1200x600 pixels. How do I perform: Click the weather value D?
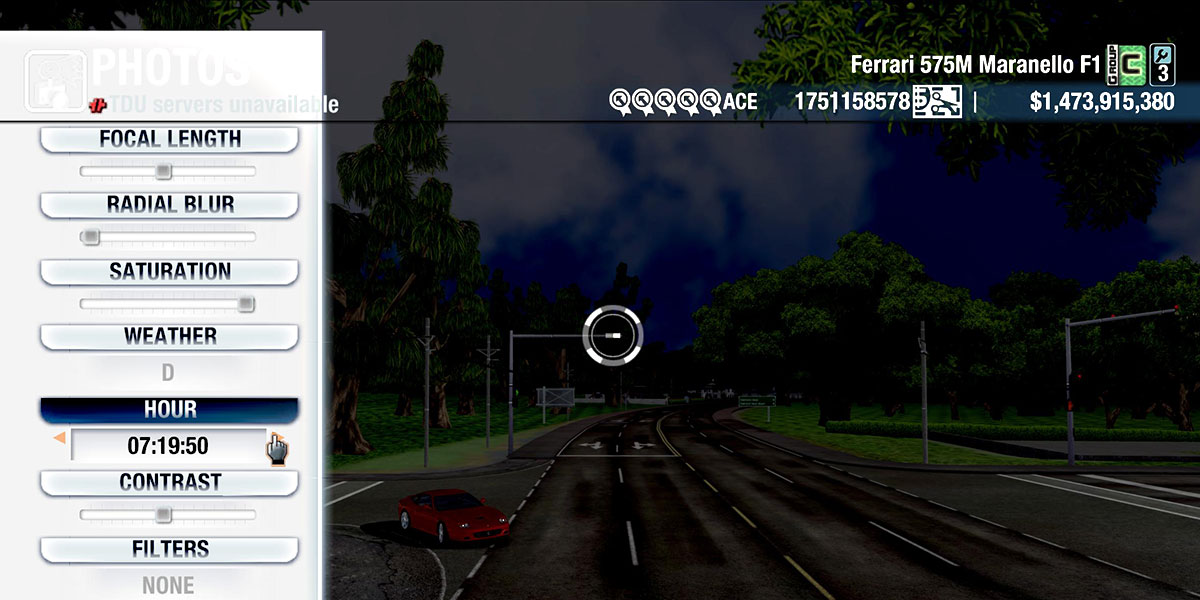click(x=168, y=373)
